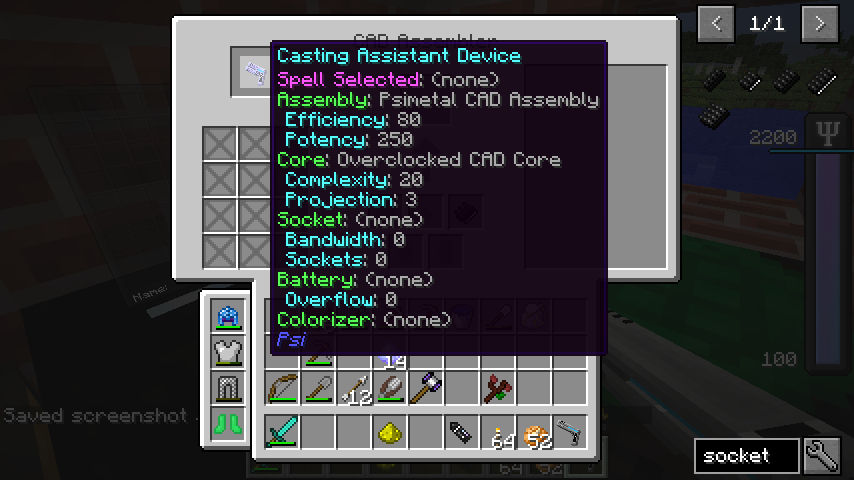Select the green boots armor slot
The width and height of the screenshot is (854, 480).
229,422
